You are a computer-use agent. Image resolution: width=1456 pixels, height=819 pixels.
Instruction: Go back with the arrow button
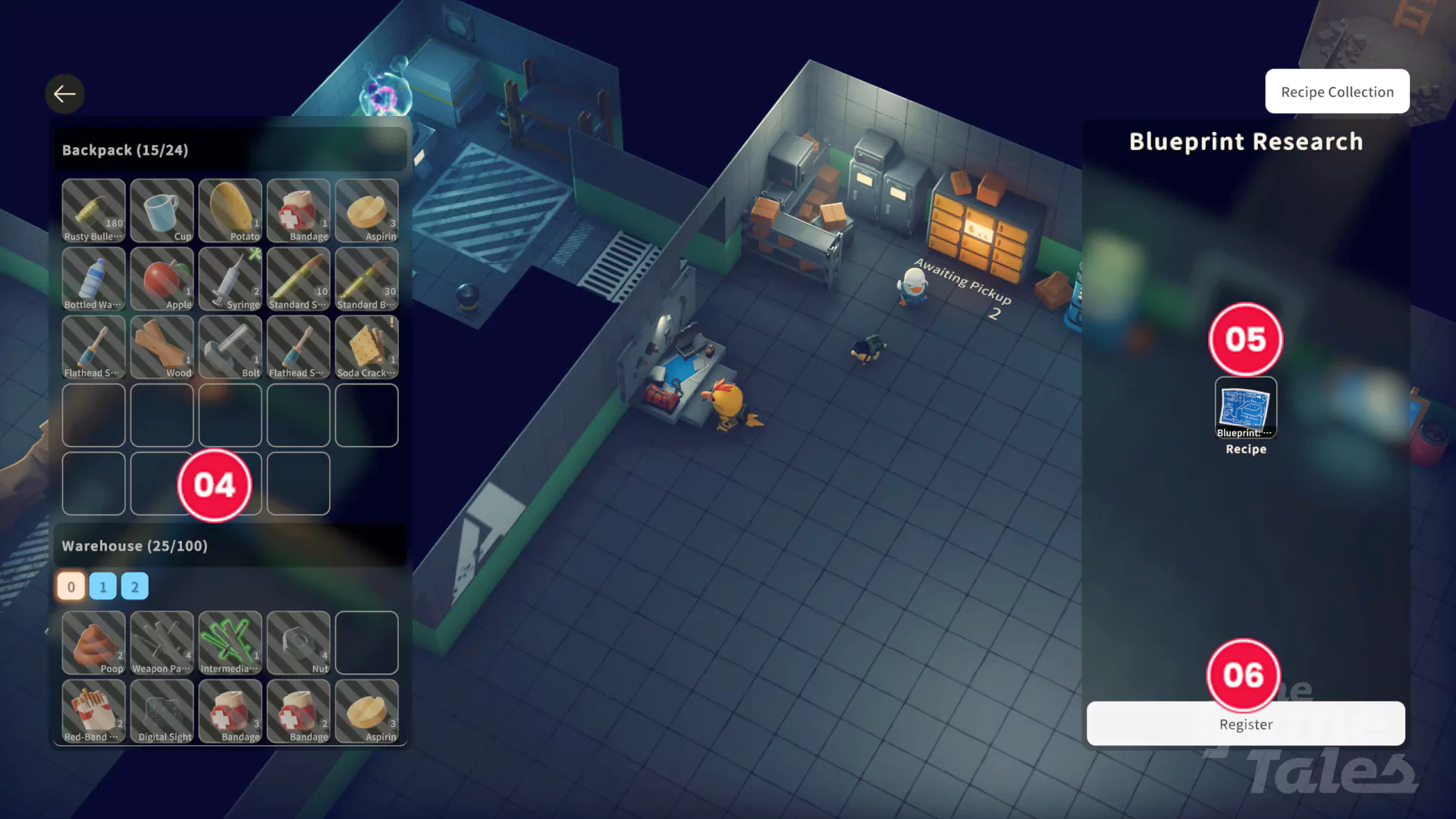tap(64, 94)
